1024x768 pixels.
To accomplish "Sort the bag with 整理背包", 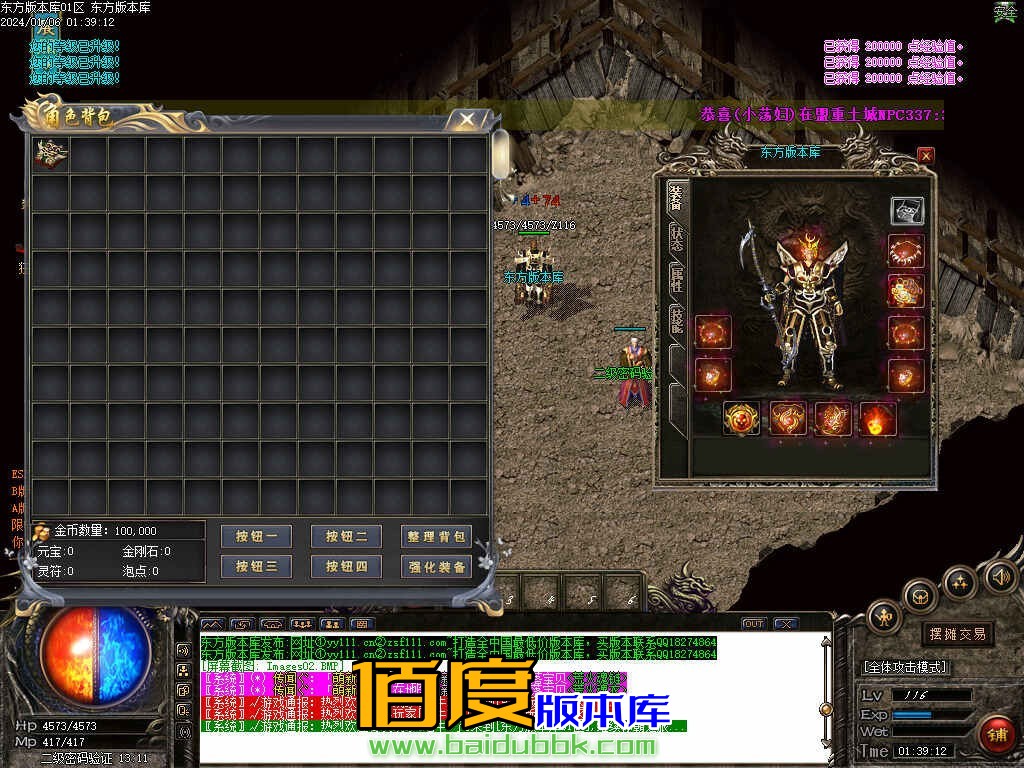I will 436,537.
